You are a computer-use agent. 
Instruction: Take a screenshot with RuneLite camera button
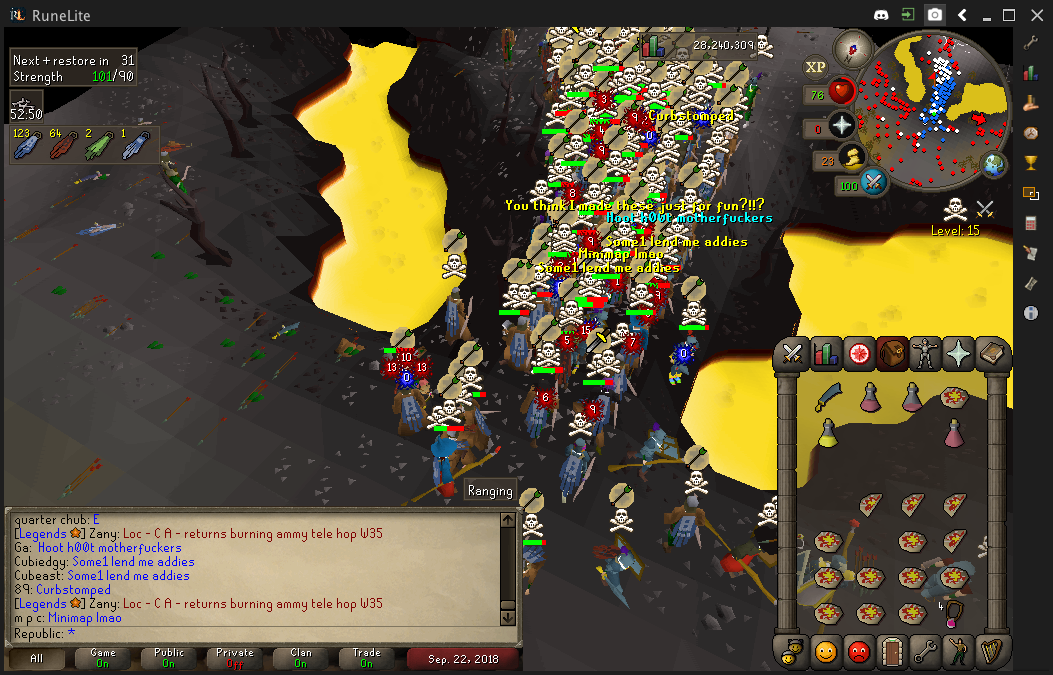(x=934, y=15)
